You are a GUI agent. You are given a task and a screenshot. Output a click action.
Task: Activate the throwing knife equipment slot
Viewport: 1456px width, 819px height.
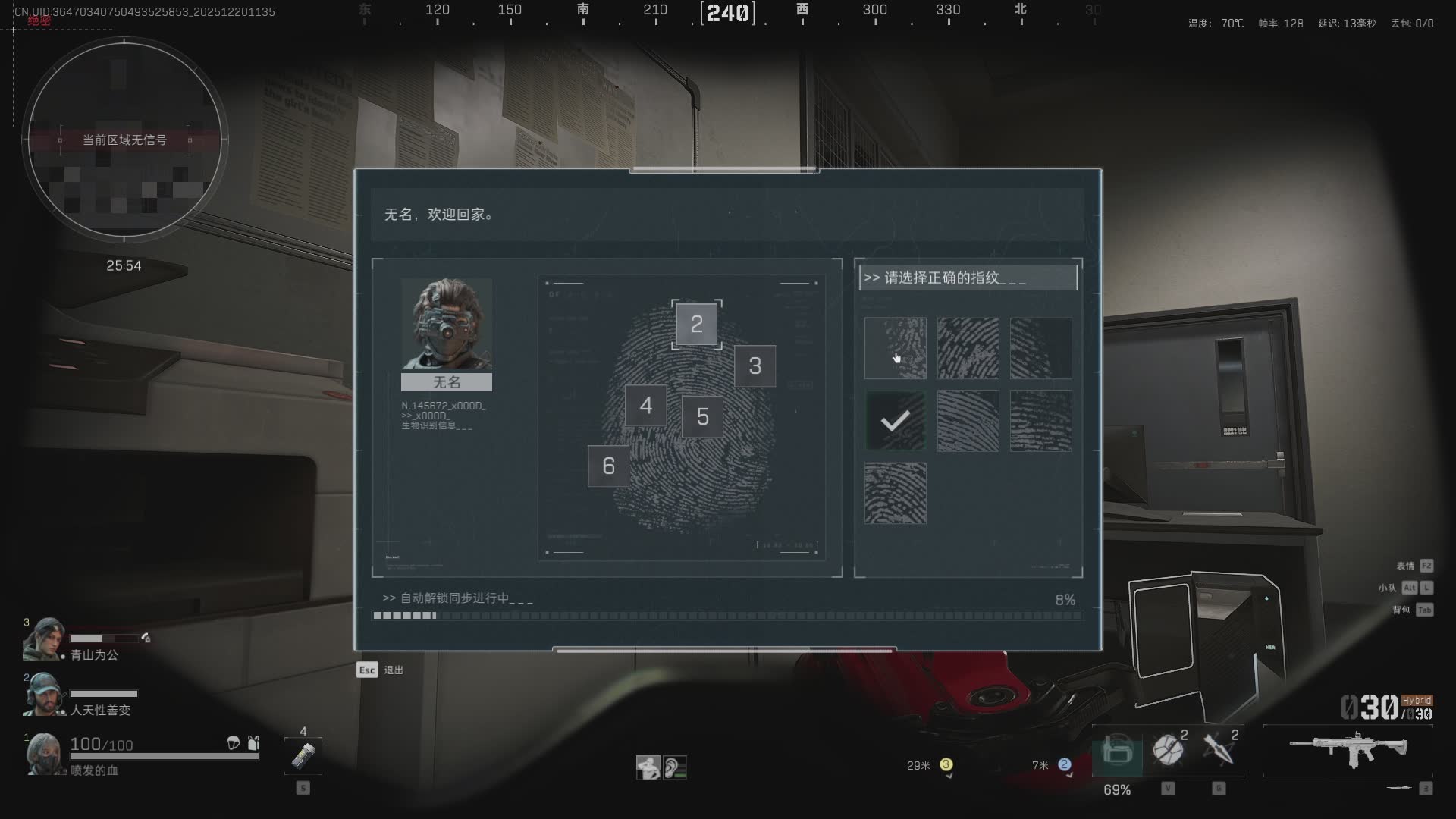(x=1219, y=750)
